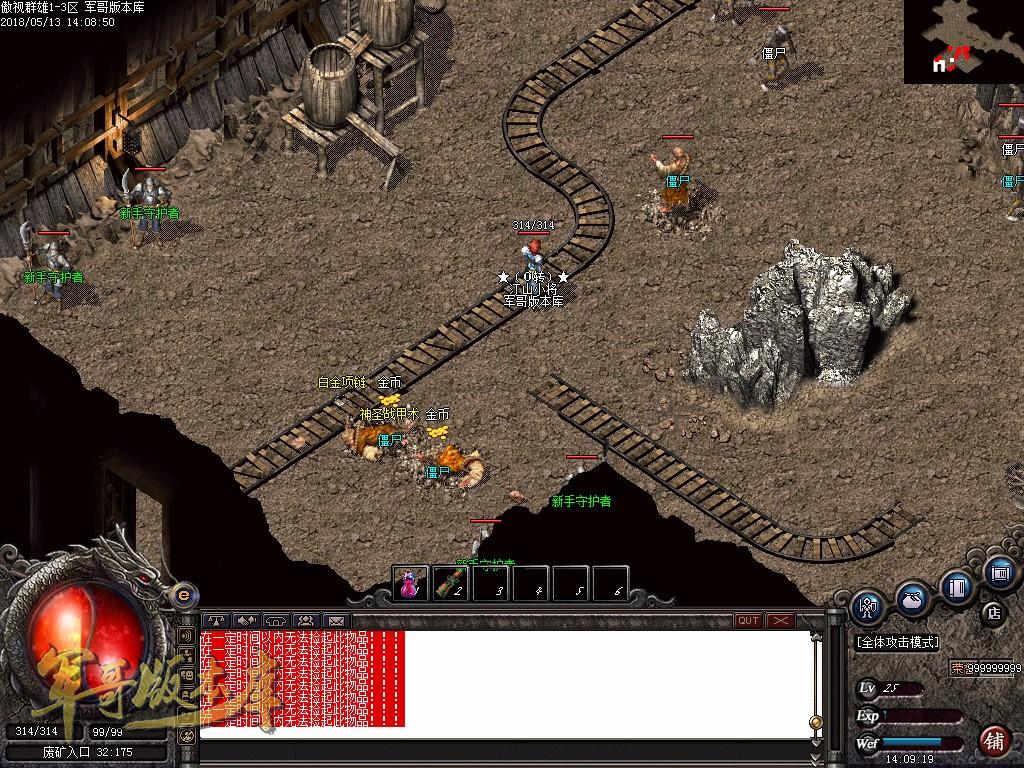
Task: Click the red QUT button
Action: click(748, 620)
